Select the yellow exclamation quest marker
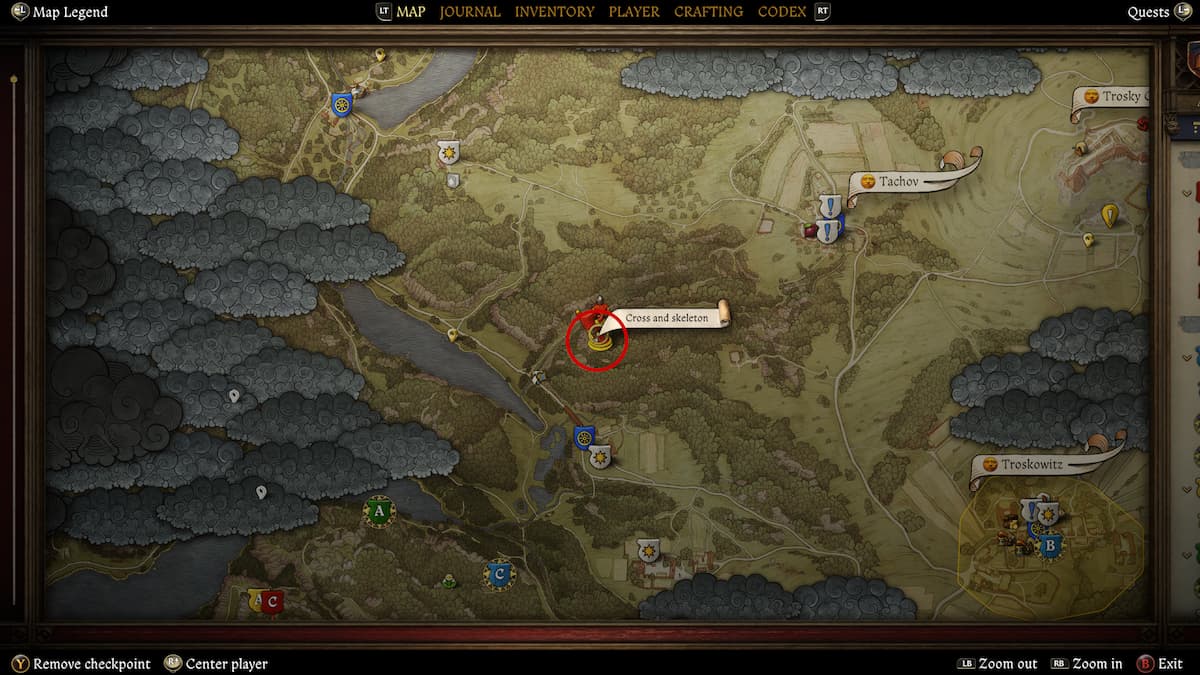Viewport: 1200px width, 675px height. click(x=1109, y=215)
